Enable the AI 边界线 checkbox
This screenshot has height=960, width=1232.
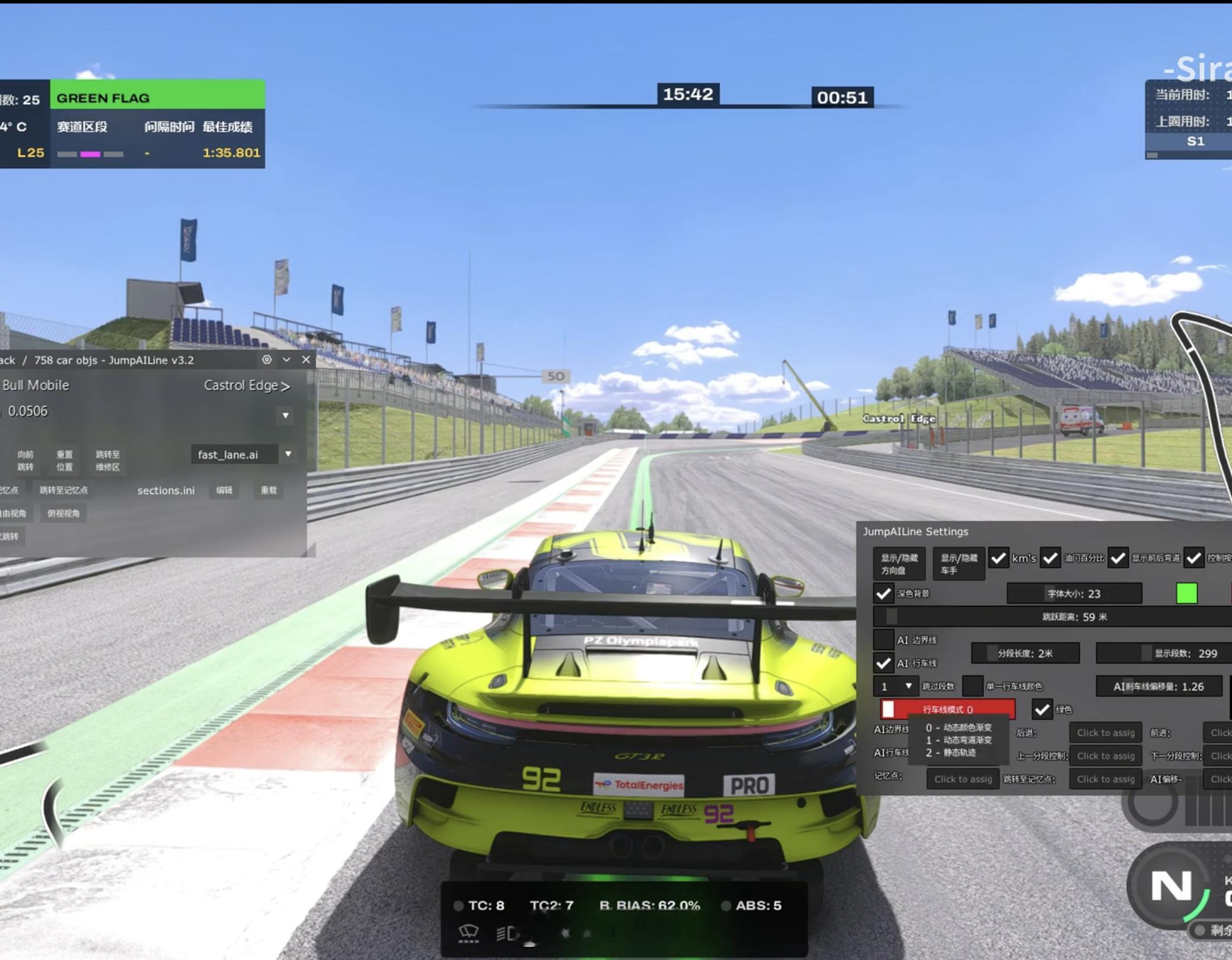tap(883, 640)
